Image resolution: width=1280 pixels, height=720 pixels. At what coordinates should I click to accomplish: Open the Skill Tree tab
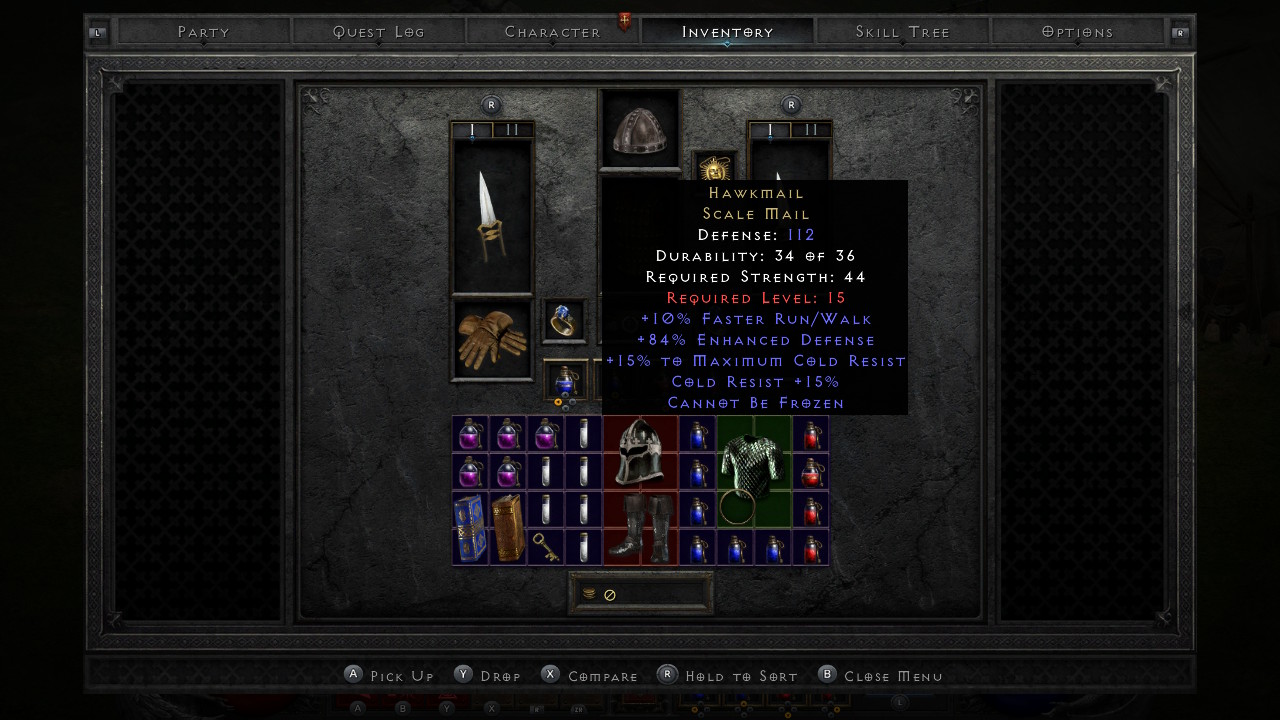click(x=902, y=32)
